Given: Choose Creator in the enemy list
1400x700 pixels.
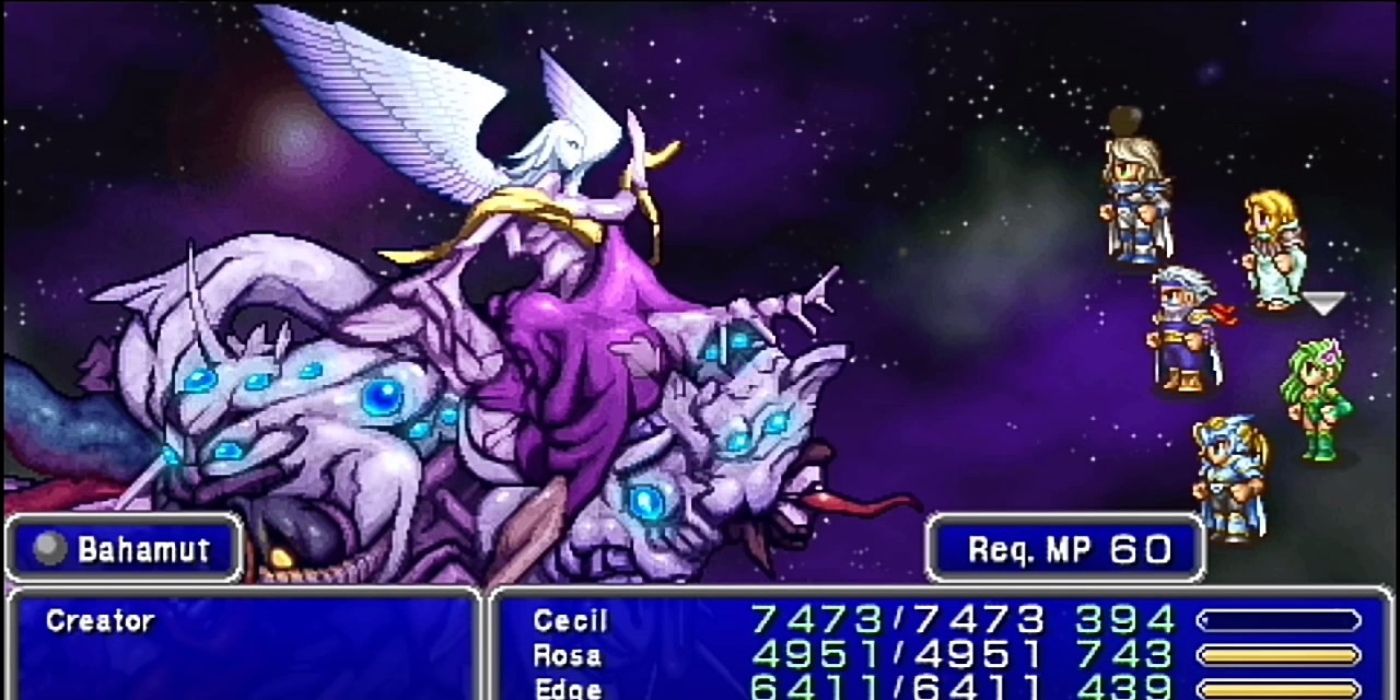Looking at the screenshot, I should coord(100,621).
